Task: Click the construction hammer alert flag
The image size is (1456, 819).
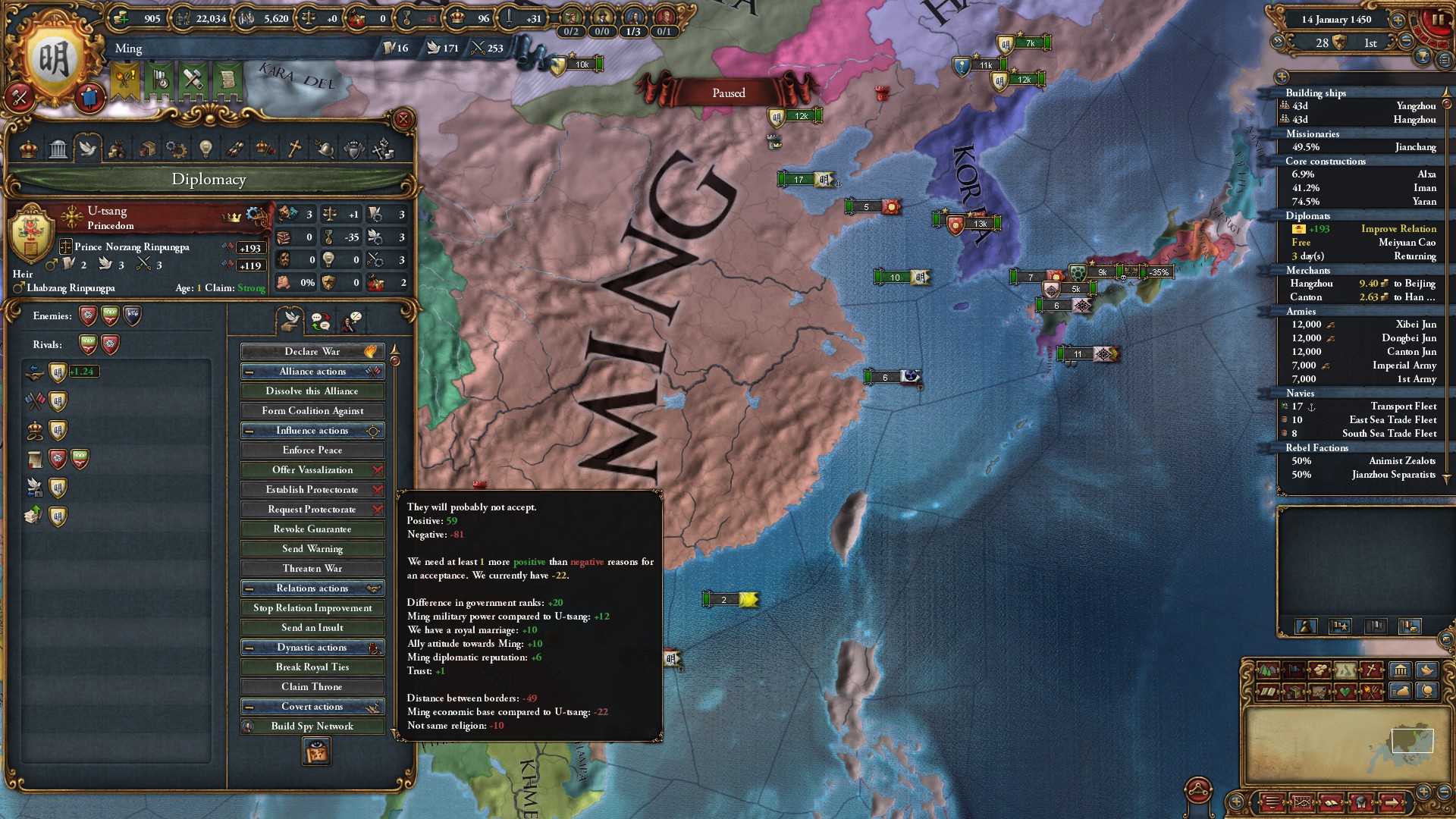Action: [192, 78]
